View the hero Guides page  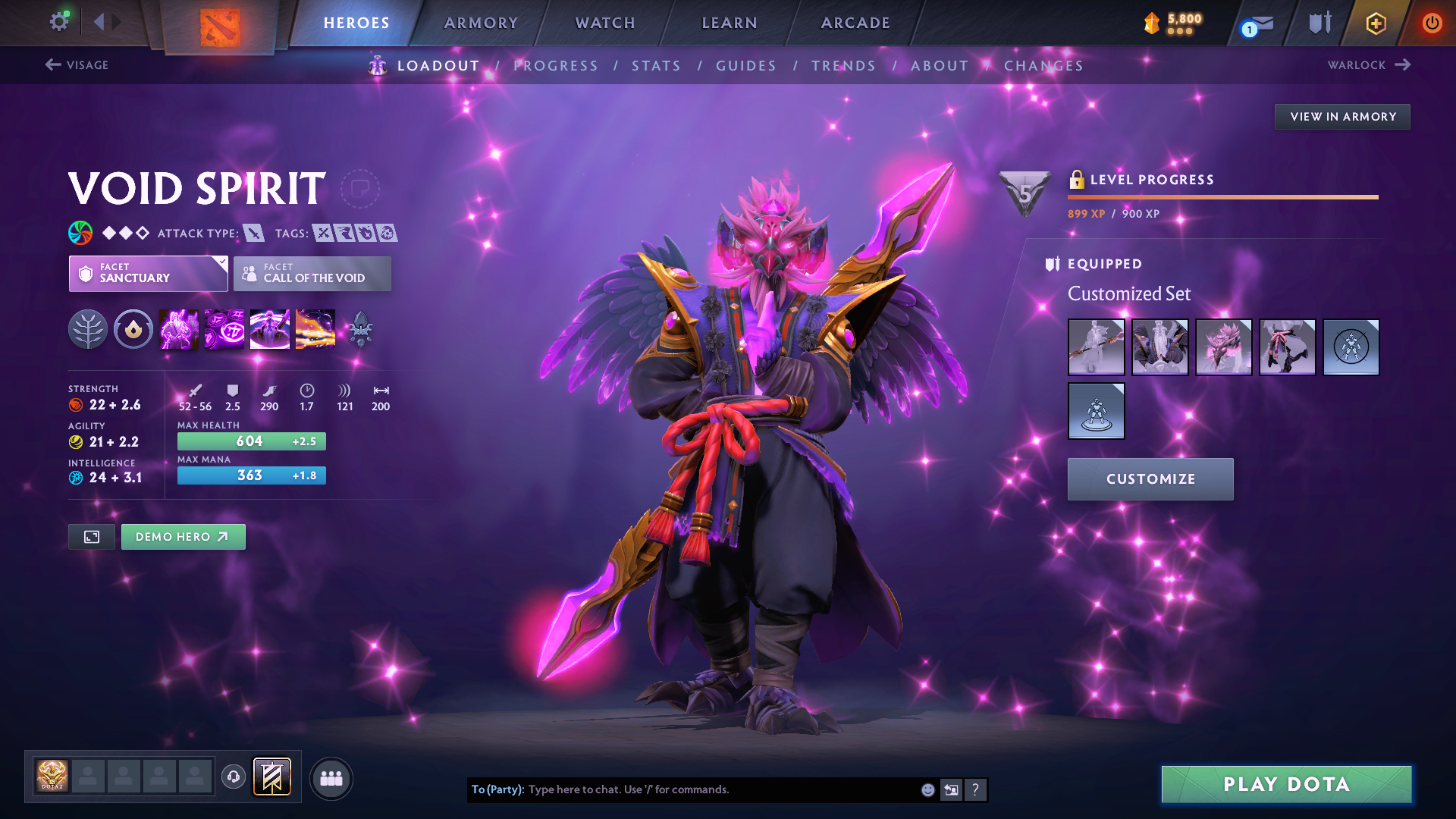pyautogui.click(x=746, y=66)
